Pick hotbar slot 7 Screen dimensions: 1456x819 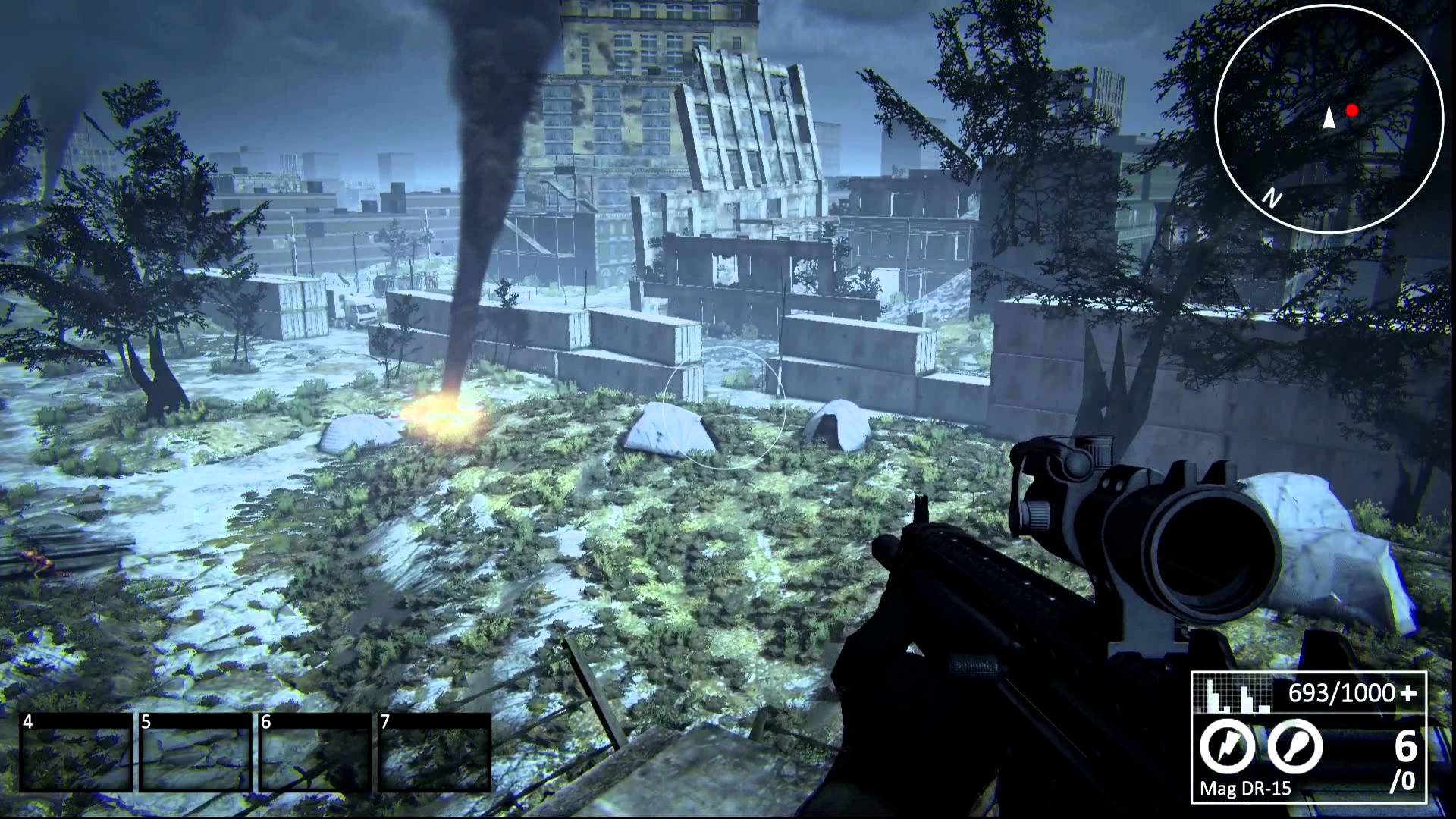click(x=435, y=752)
